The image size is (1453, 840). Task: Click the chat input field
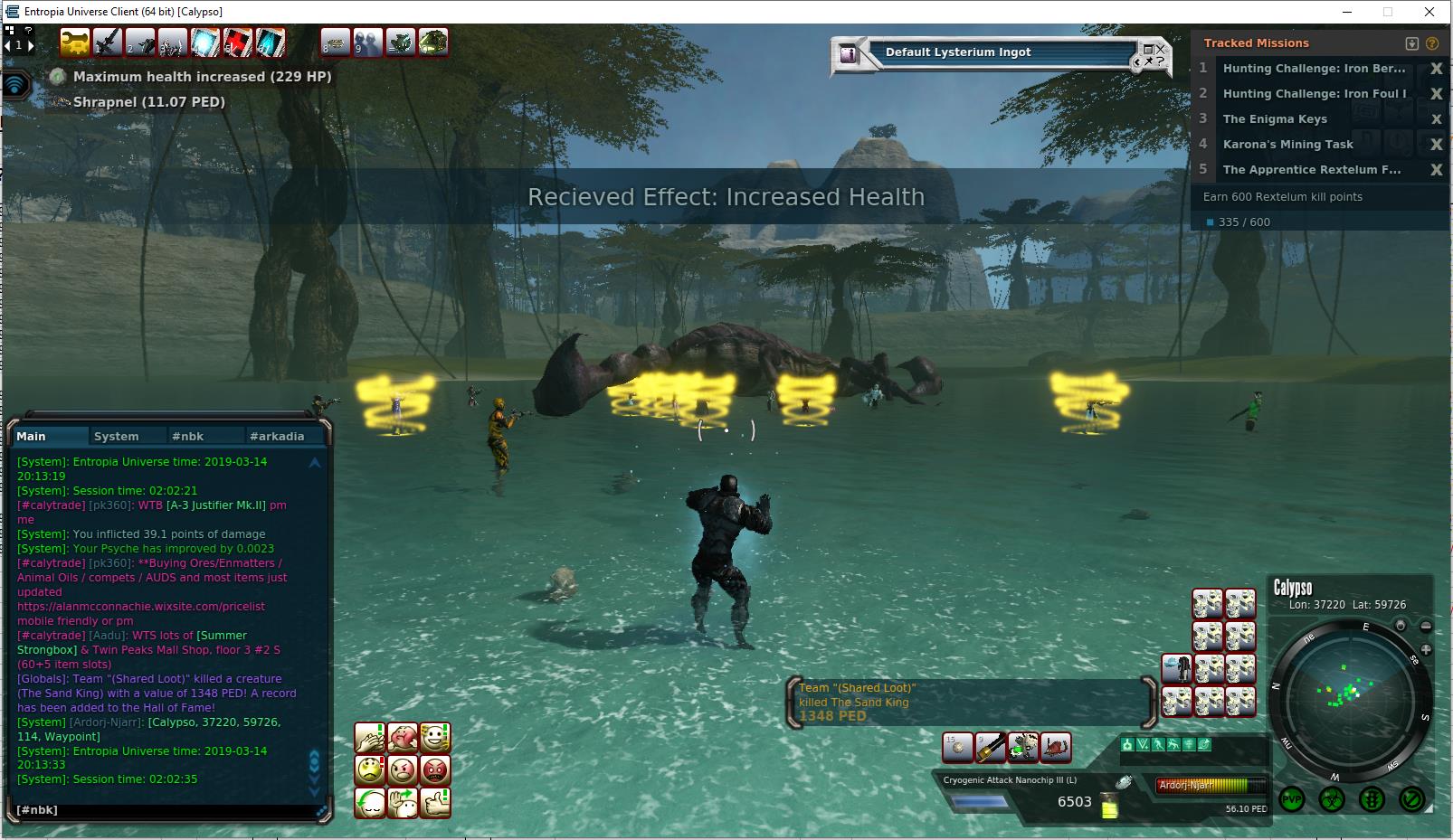(x=163, y=810)
